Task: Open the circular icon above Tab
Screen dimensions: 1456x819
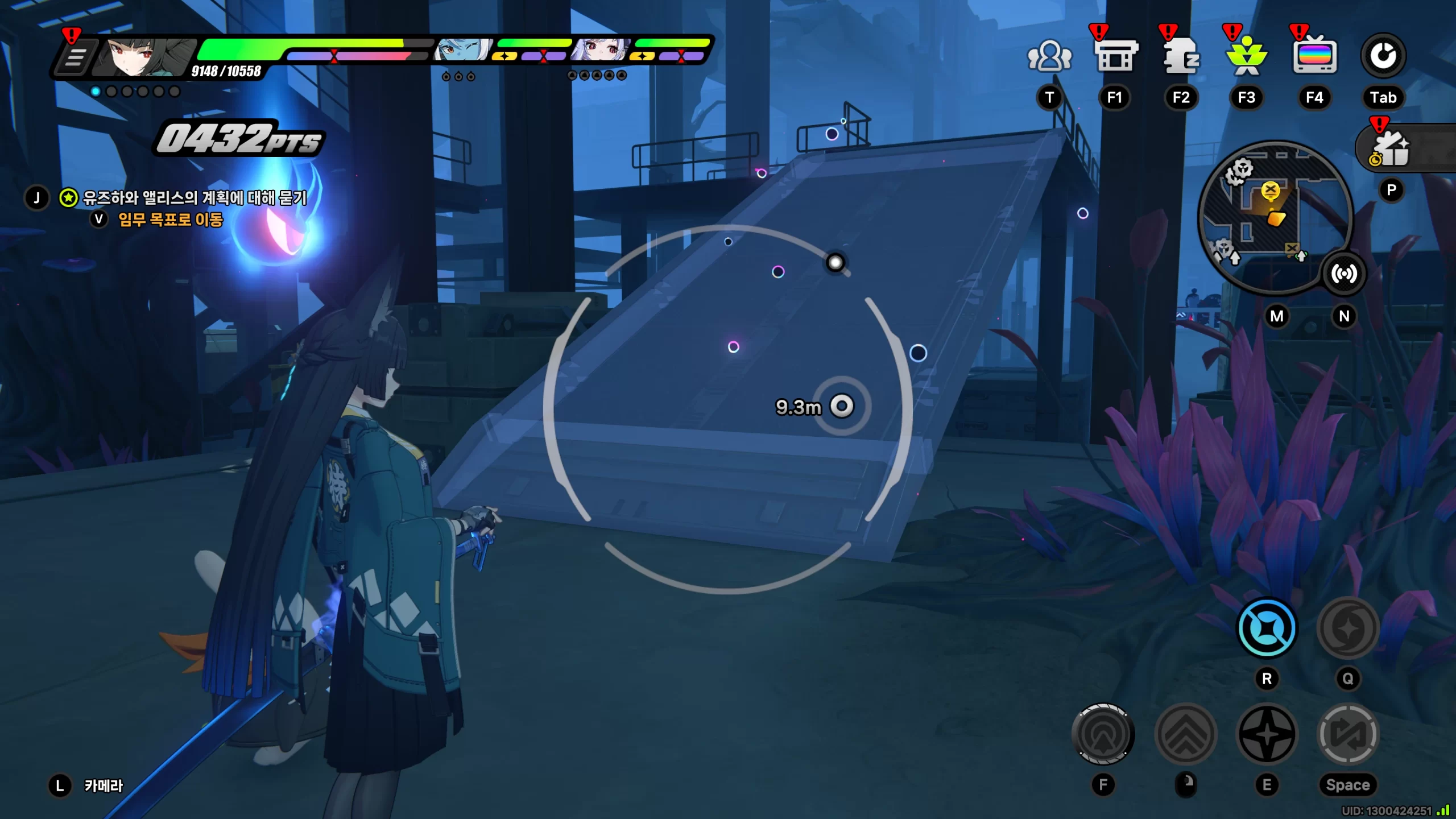Action: point(1383,56)
